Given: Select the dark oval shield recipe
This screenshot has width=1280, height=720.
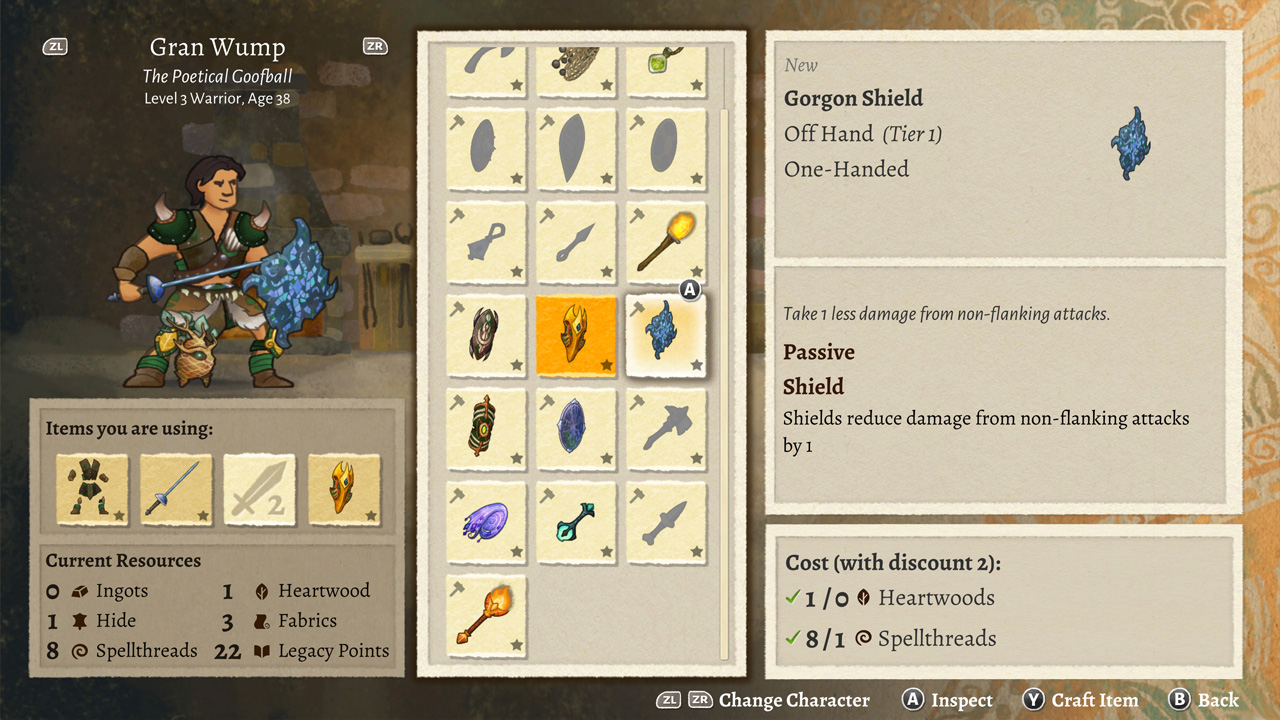Looking at the screenshot, I should pos(486,335).
